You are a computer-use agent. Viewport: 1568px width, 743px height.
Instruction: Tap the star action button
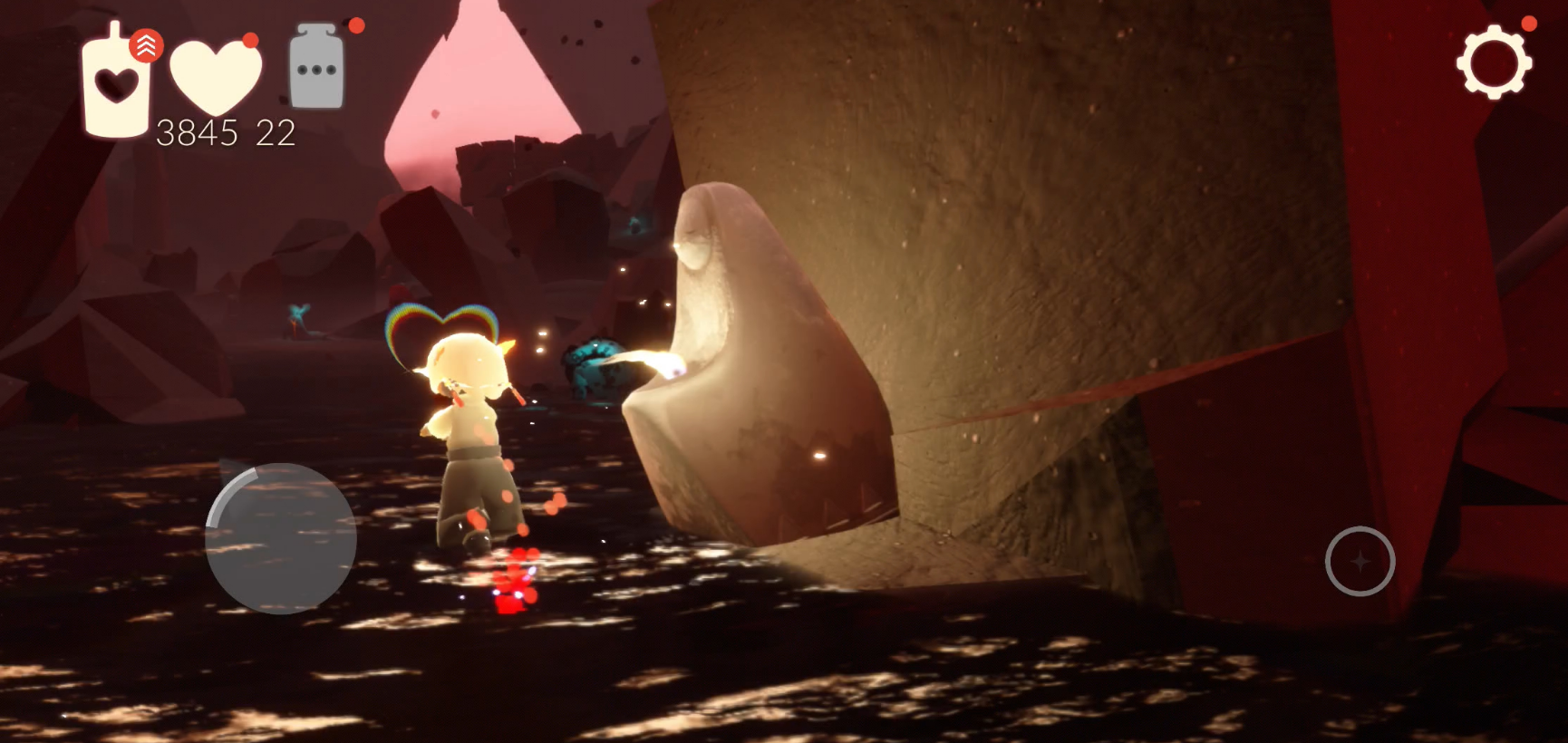(1360, 561)
